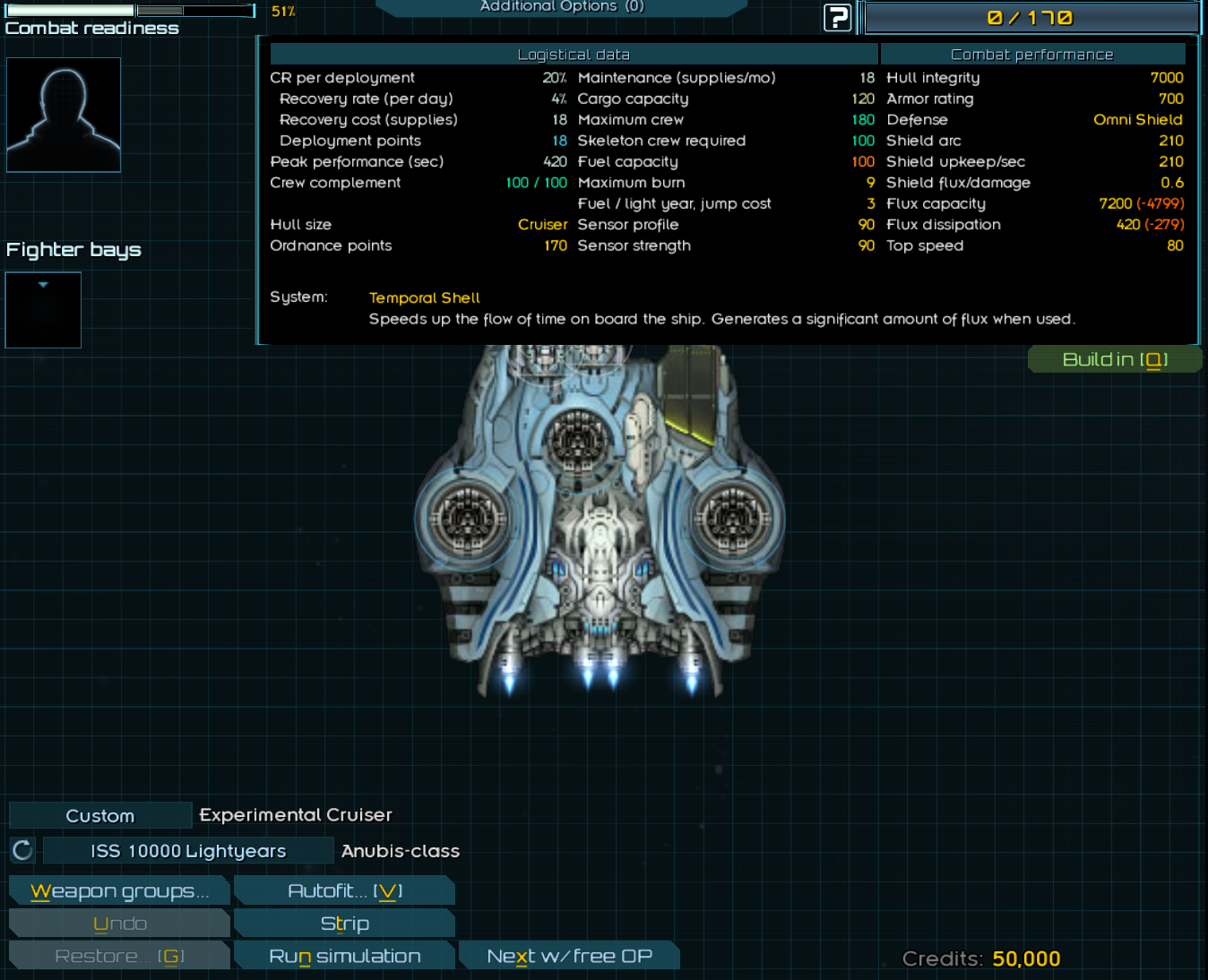The height and width of the screenshot is (980, 1208).
Task: Strip all weapons from the ship
Action: [345, 924]
